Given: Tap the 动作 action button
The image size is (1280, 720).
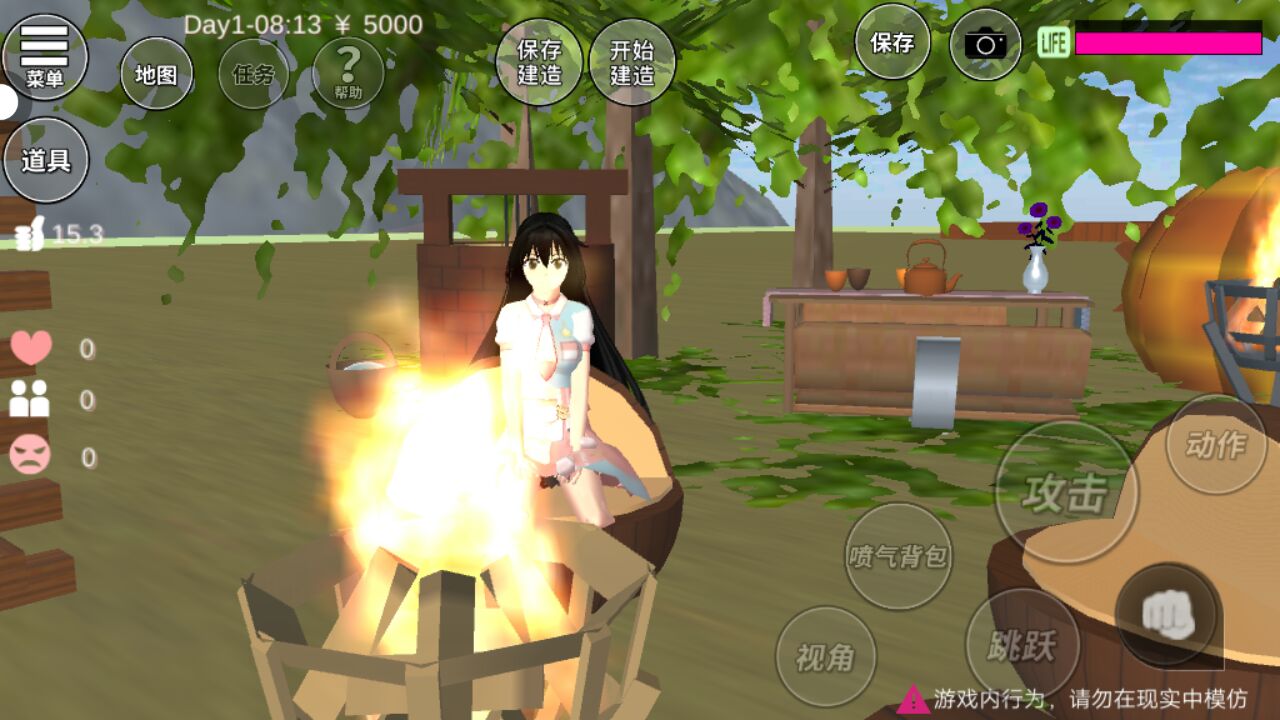Looking at the screenshot, I should point(1216,444).
